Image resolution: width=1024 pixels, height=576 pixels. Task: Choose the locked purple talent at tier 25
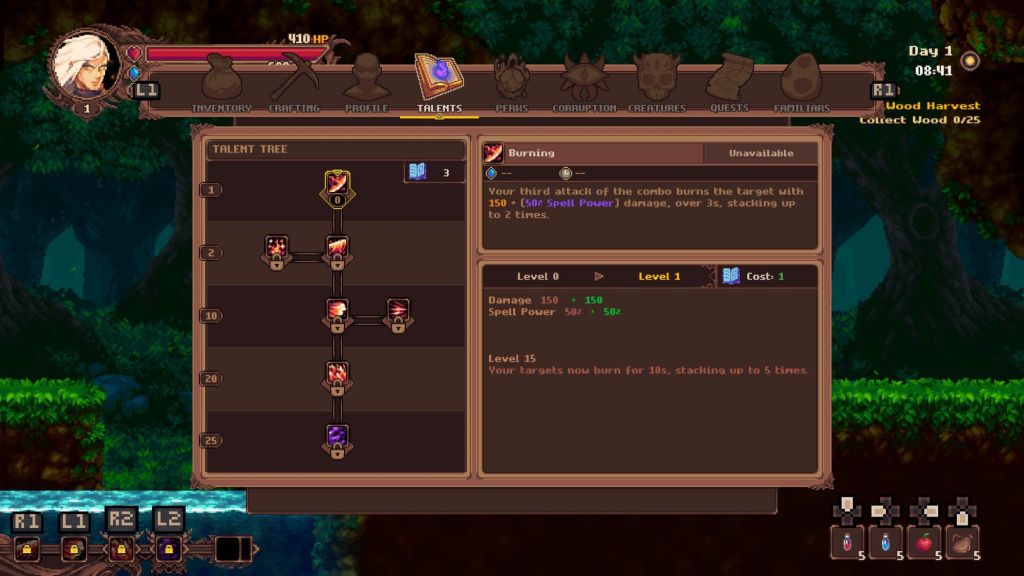(337, 439)
